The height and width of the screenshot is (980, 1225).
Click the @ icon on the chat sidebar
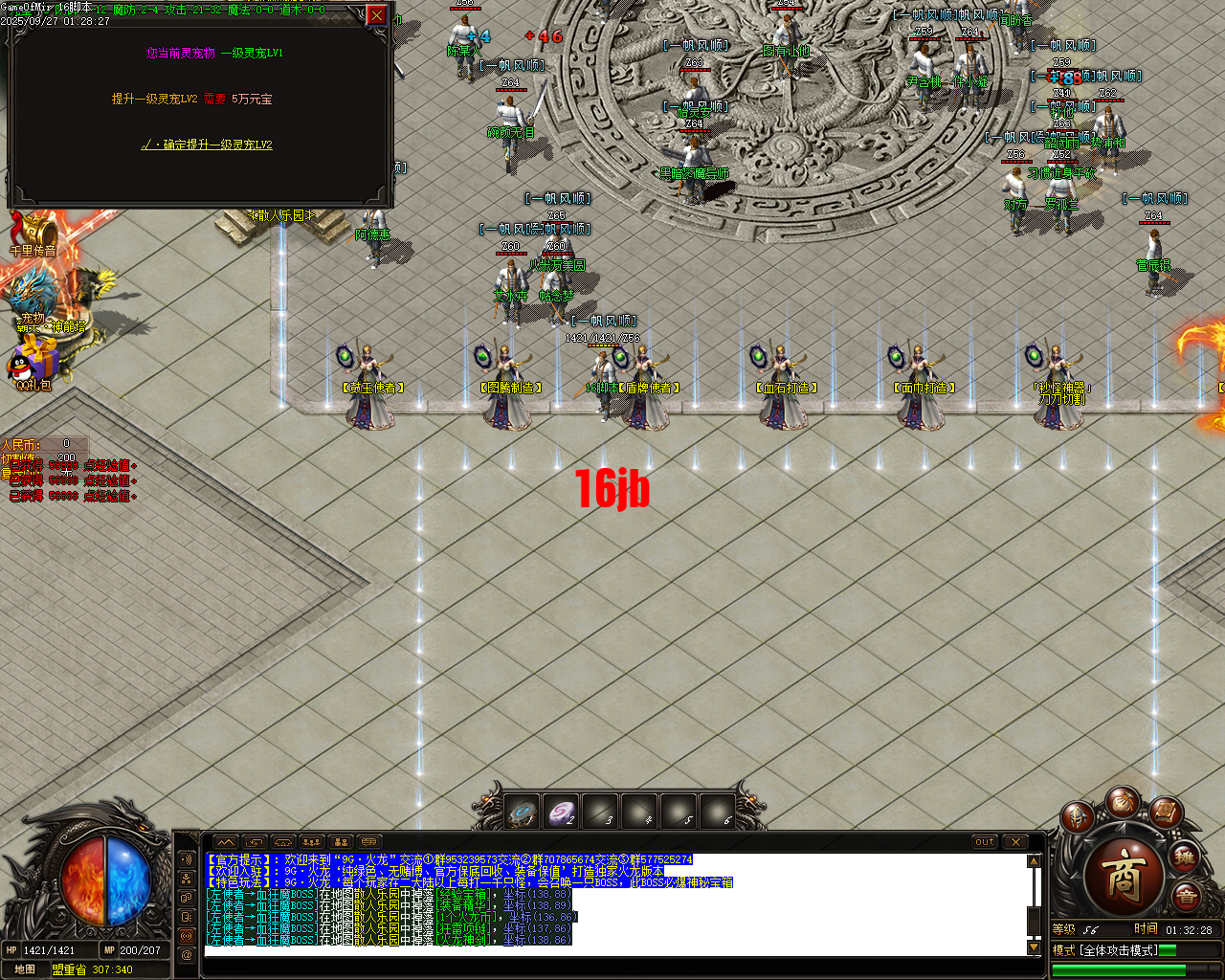[188, 953]
